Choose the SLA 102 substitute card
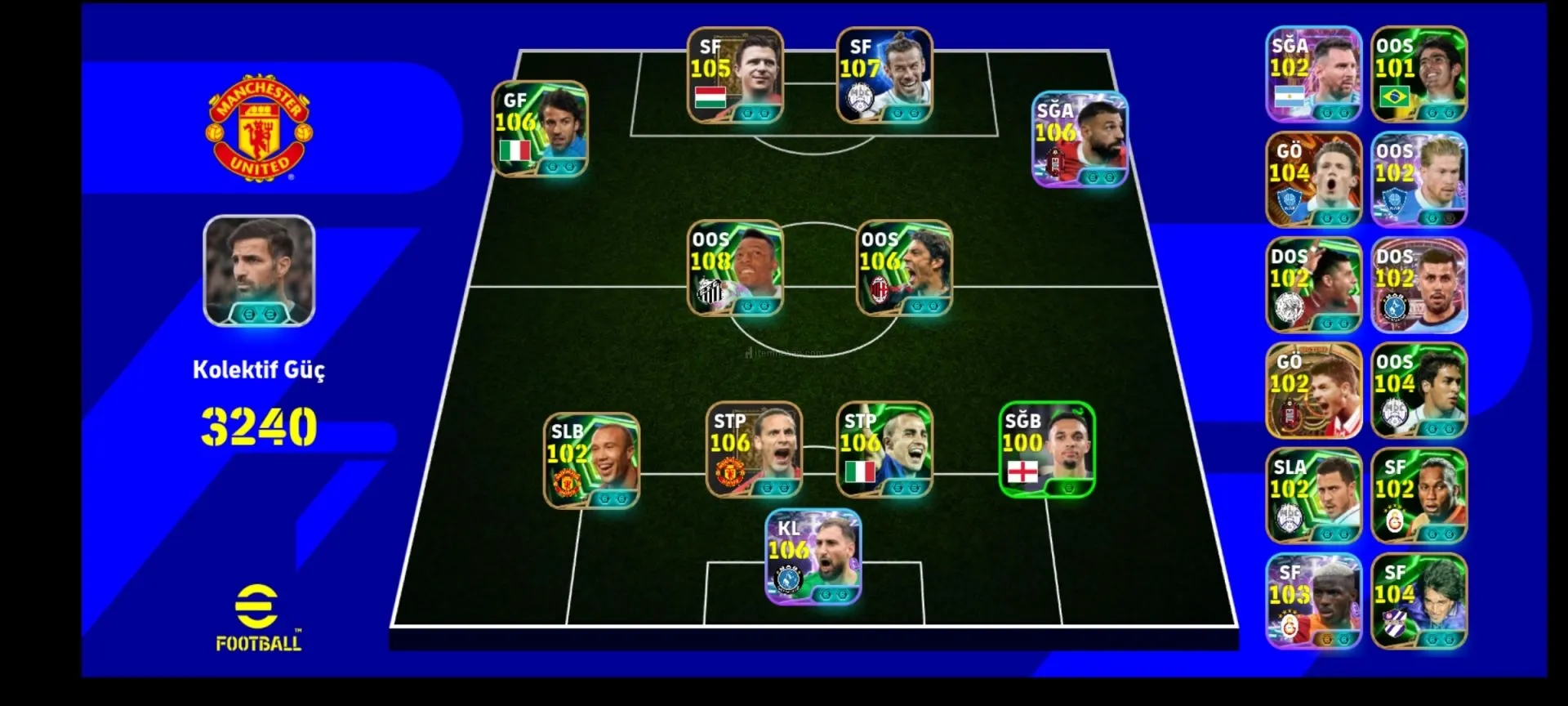Image resolution: width=1568 pixels, height=706 pixels. tap(1313, 496)
